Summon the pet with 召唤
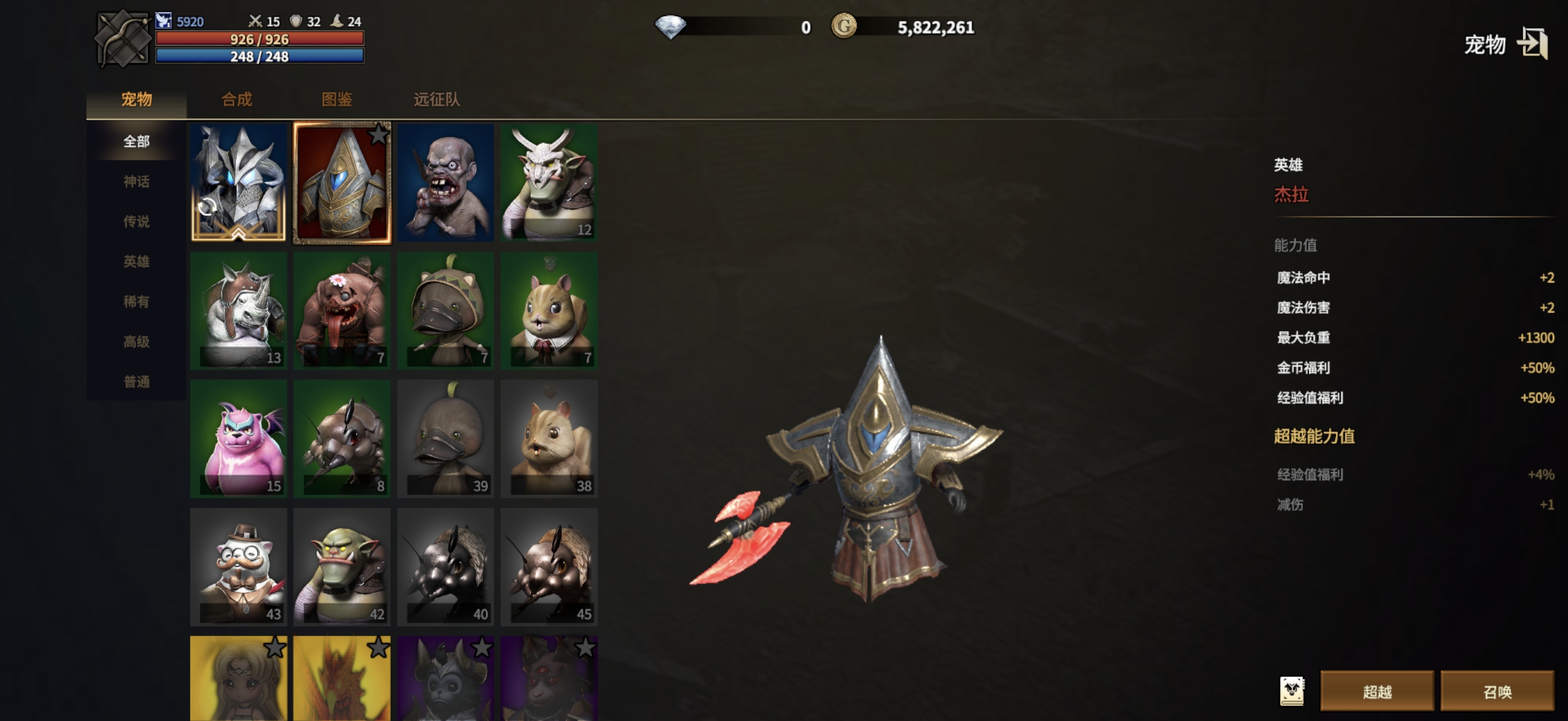This screenshot has width=1568, height=721. (x=1498, y=691)
